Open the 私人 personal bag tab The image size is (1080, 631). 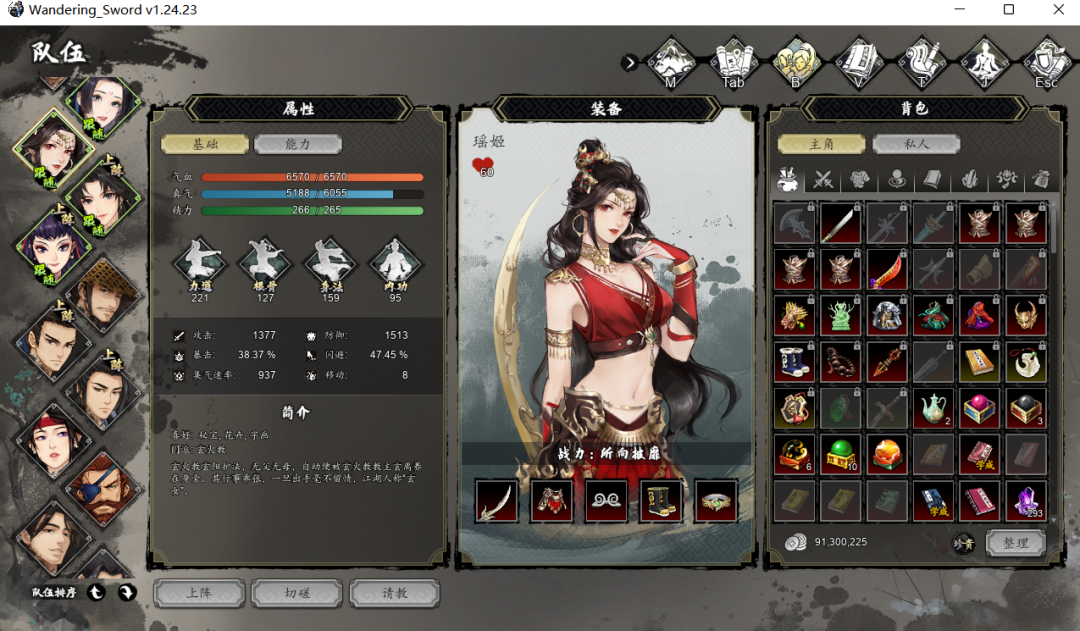pyautogui.click(x=916, y=144)
